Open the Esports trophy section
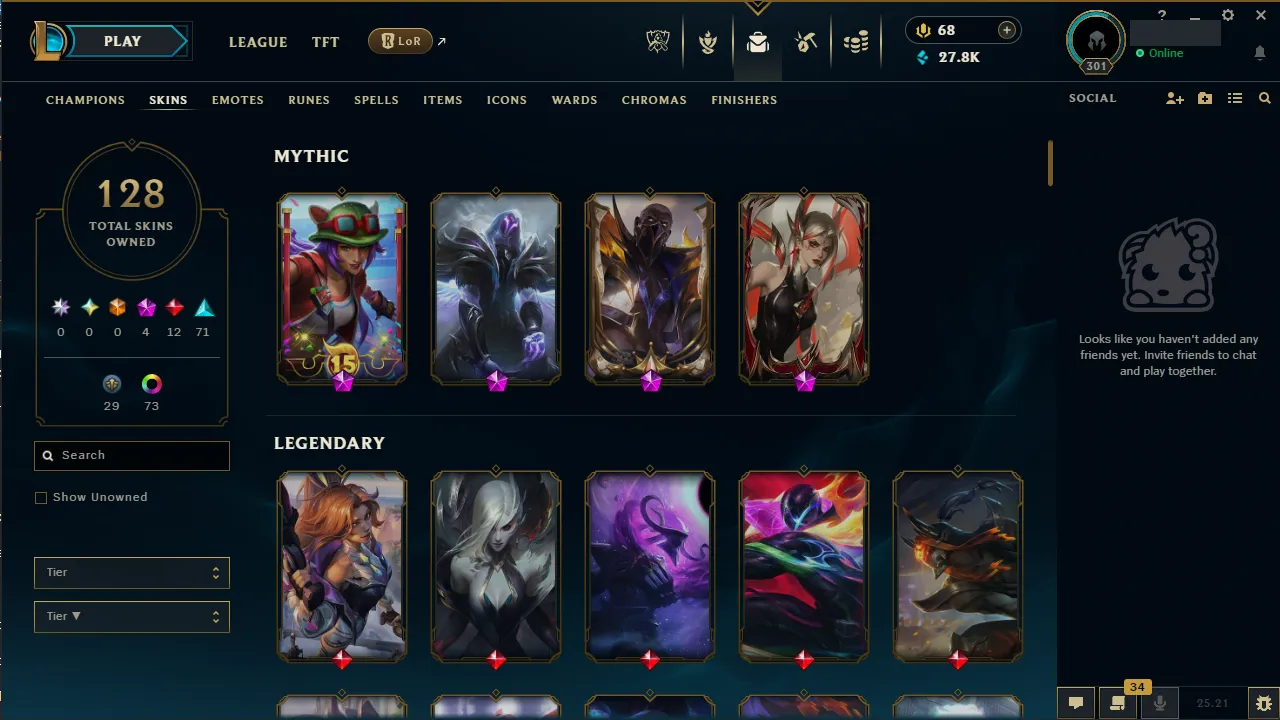The height and width of the screenshot is (720, 1280). pyautogui.click(x=658, y=41)
